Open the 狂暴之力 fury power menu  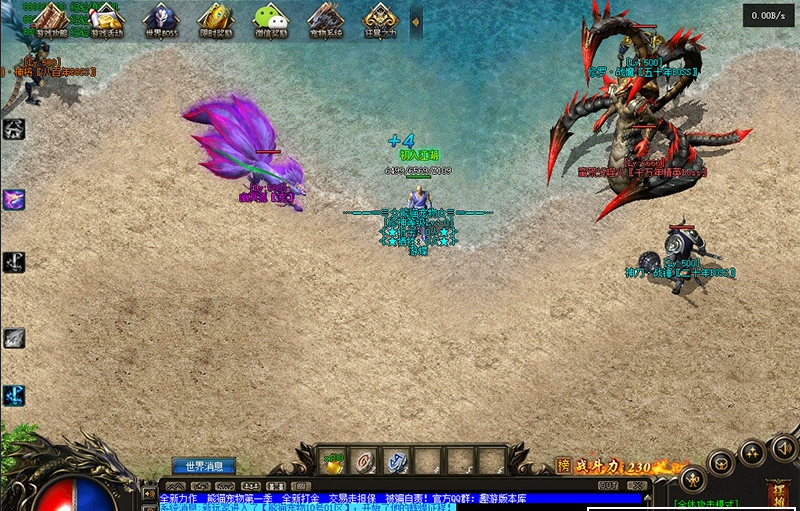click(380, 20)
